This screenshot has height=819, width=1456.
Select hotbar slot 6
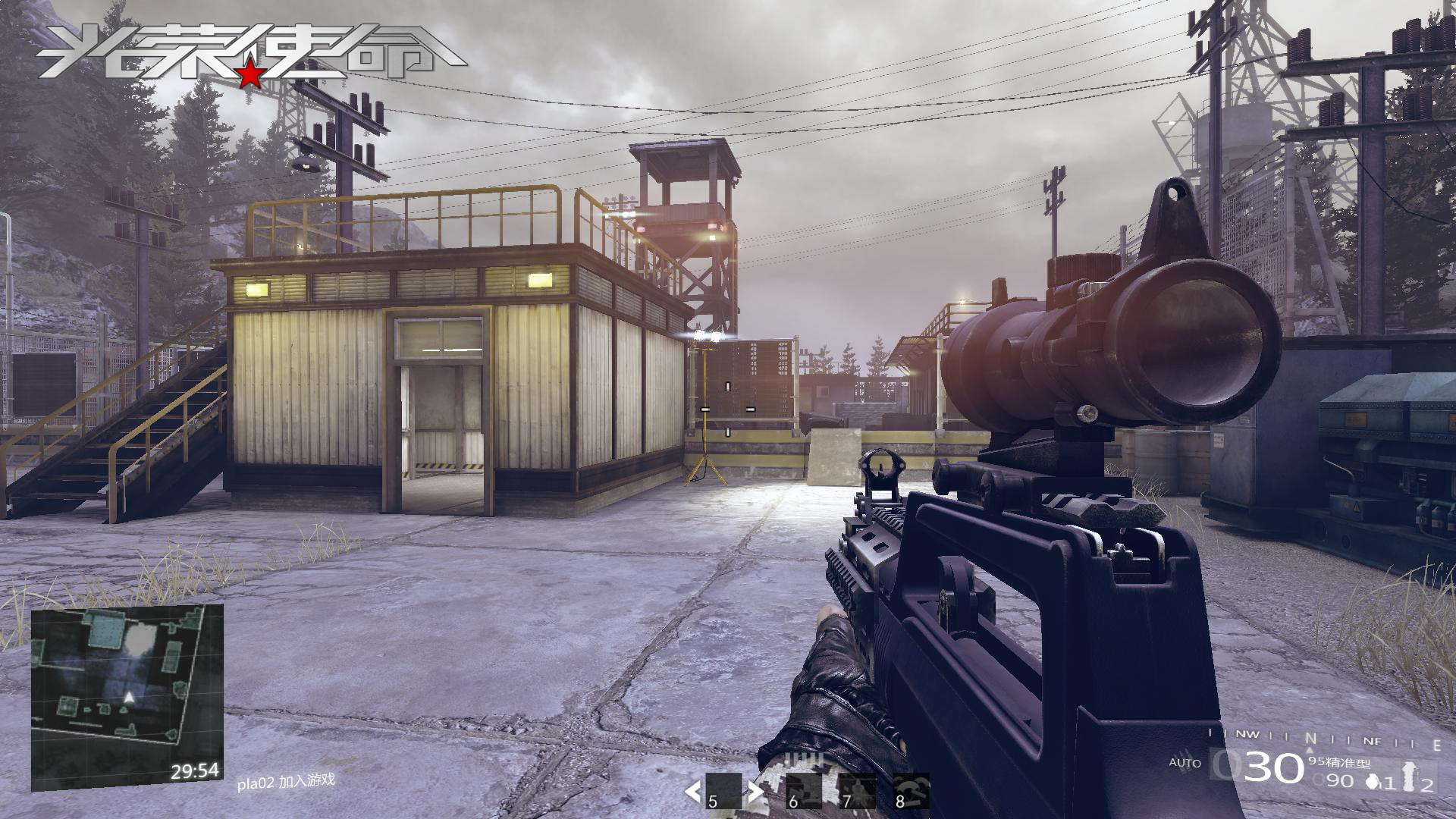pos(804,792)
